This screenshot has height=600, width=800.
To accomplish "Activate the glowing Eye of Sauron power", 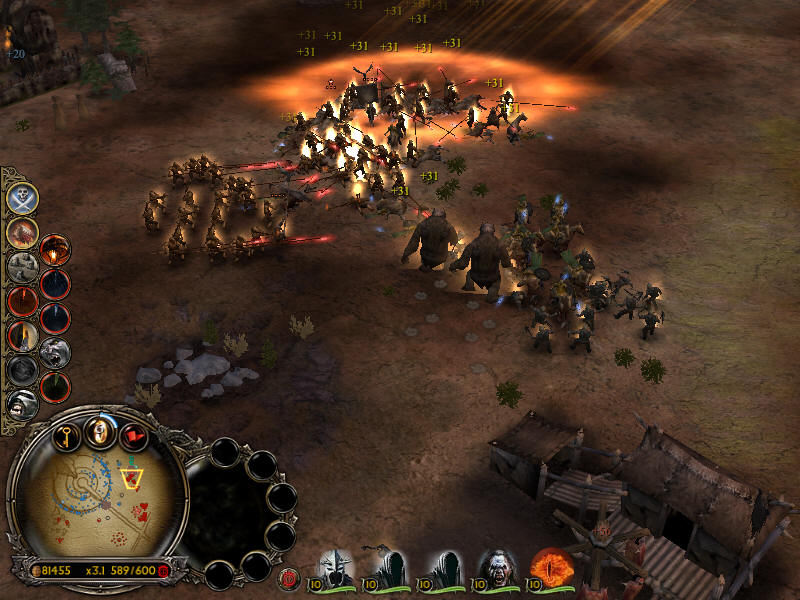I will 55,250.
